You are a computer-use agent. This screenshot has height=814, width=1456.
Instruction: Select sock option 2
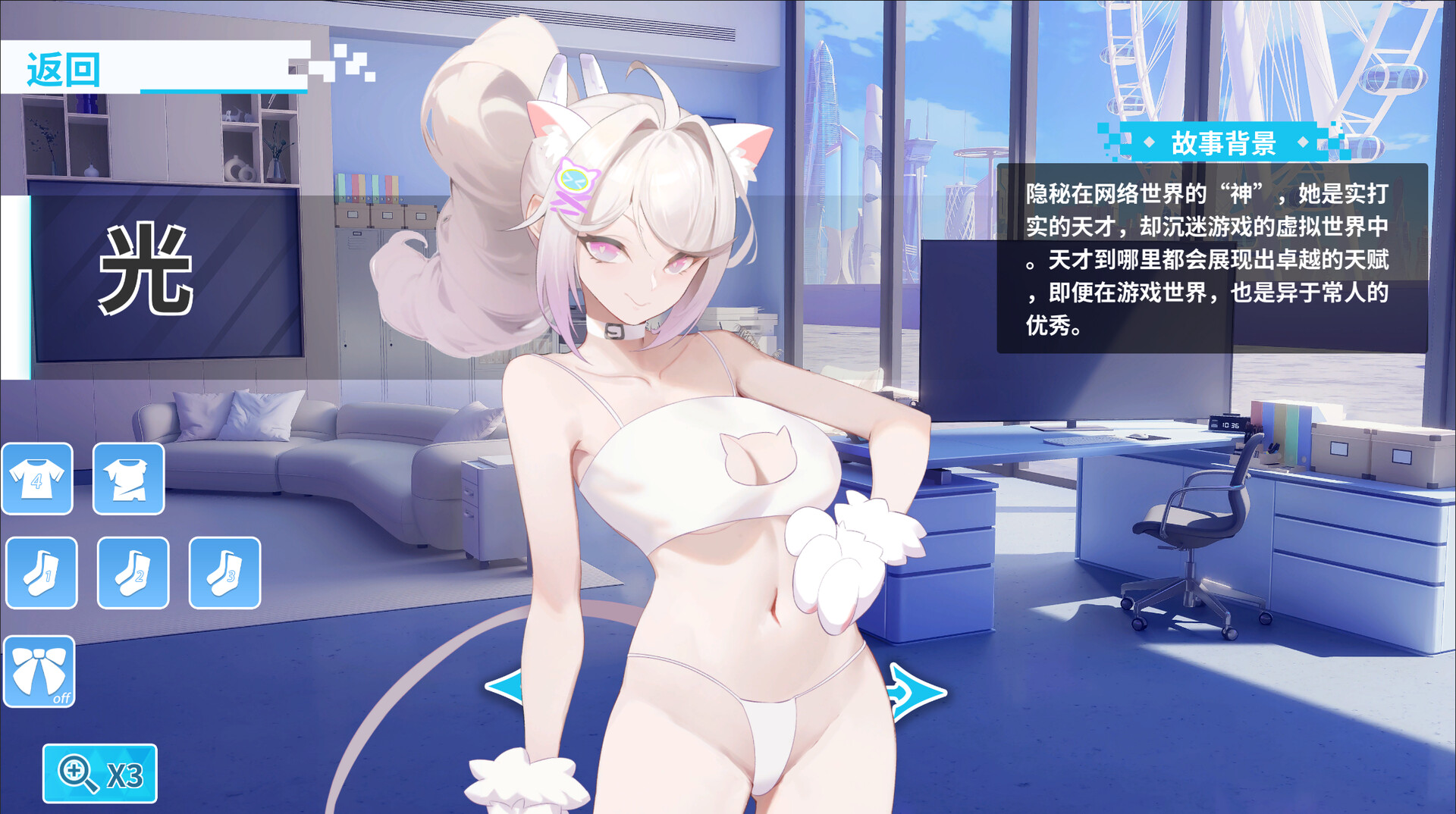pos(133,573)
